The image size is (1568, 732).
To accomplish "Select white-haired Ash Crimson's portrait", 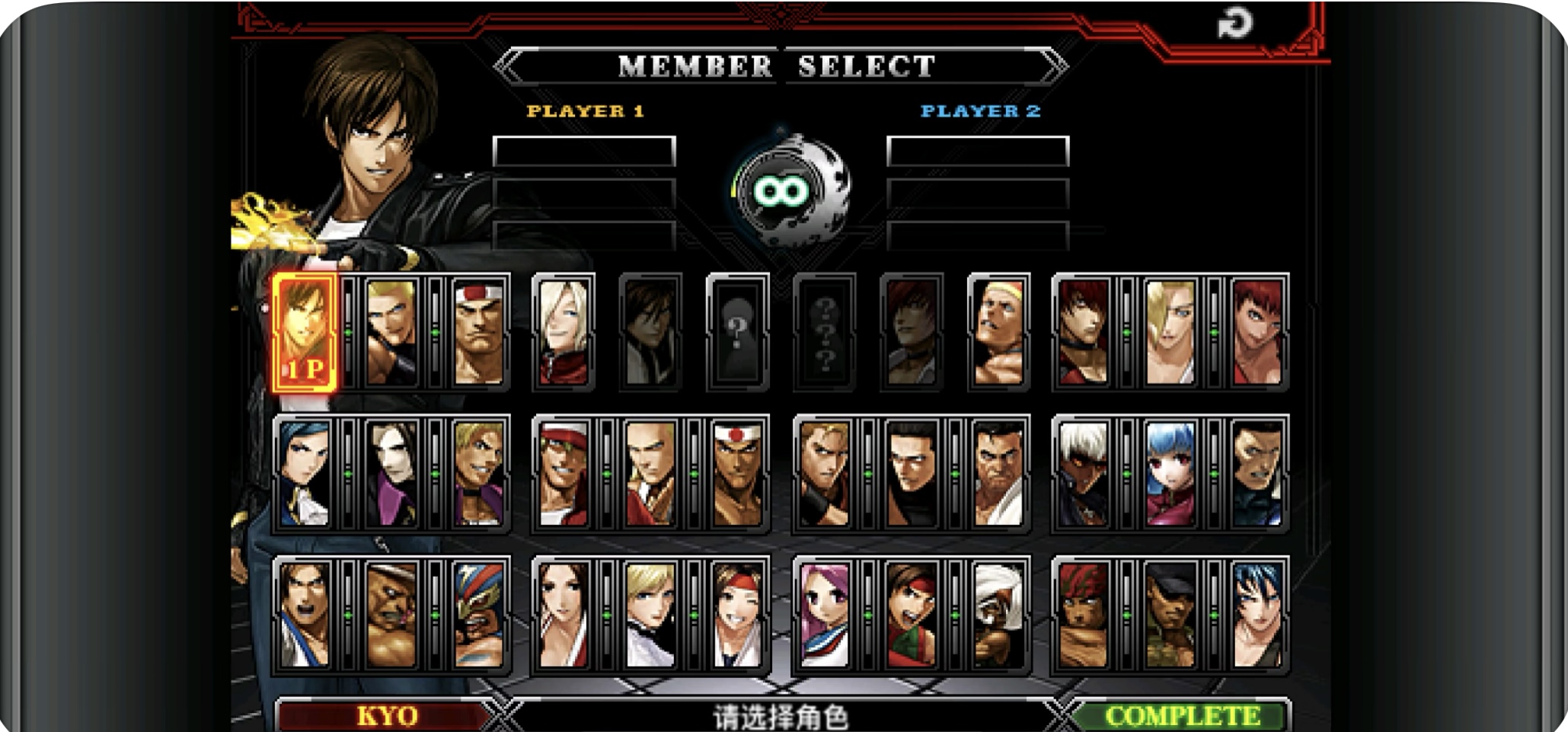I will pyautogui.click(x=564, y=332).
